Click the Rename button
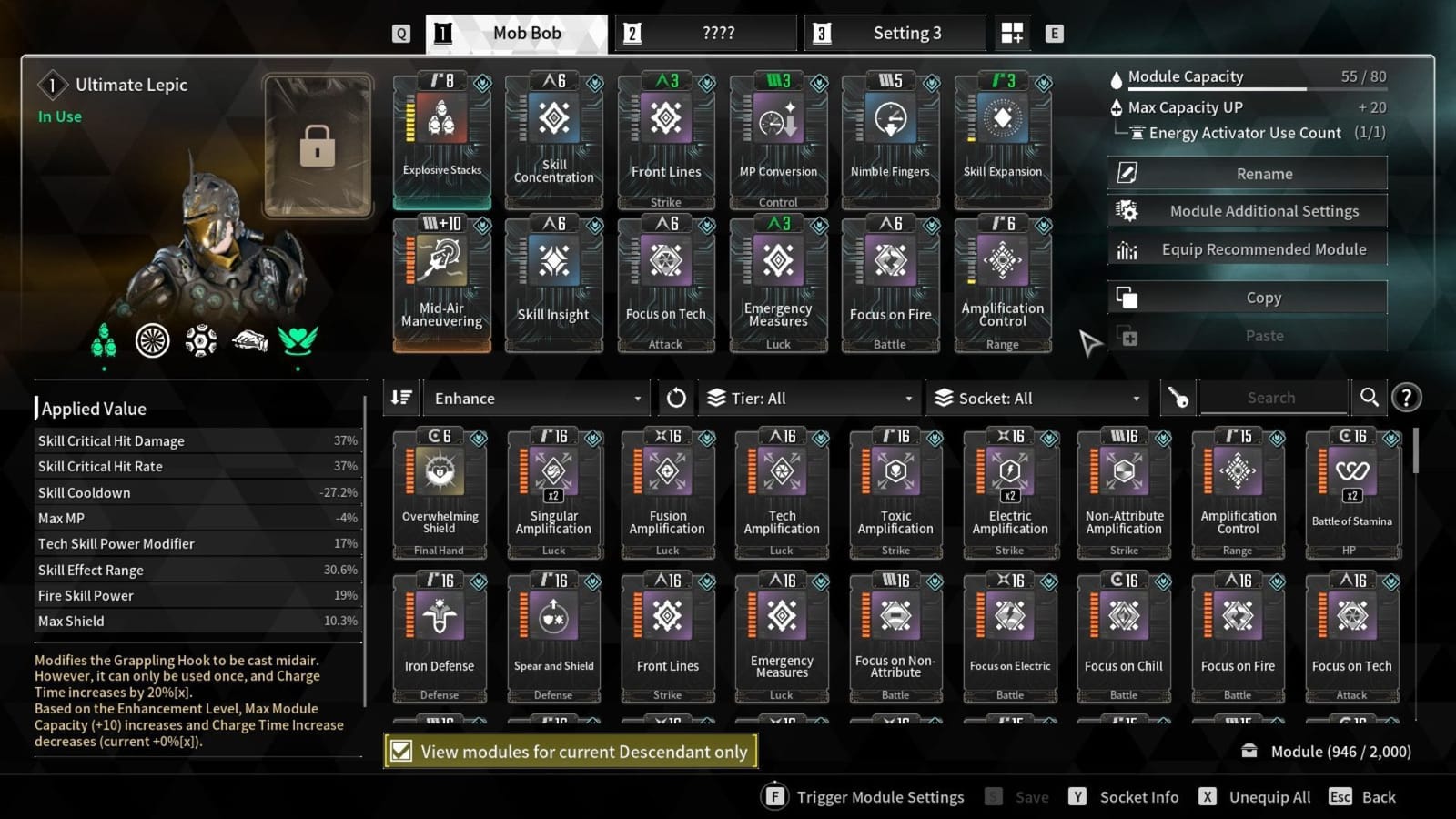The image size is (1456, 819). click(1263, 173)
